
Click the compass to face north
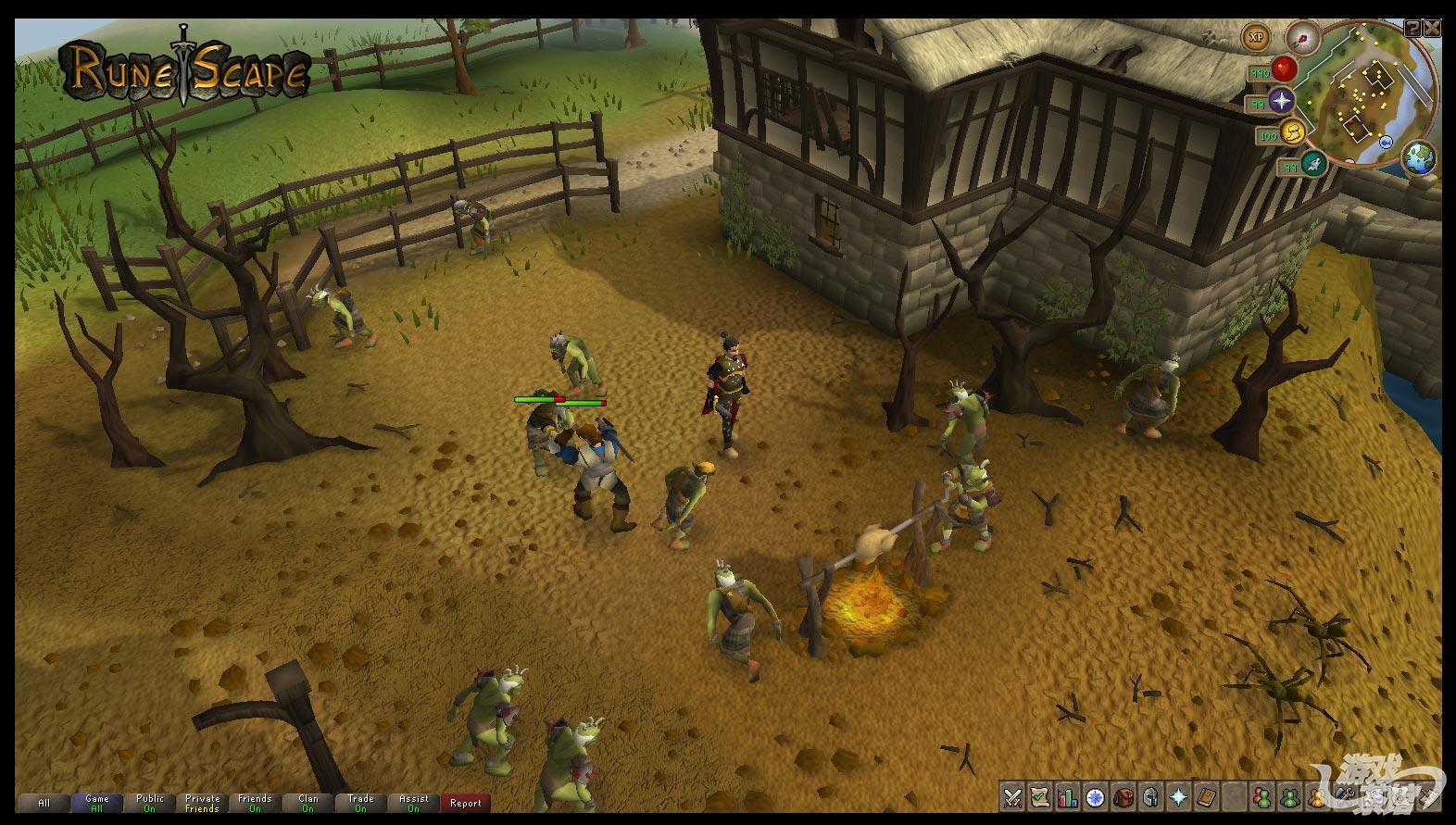1302,37
